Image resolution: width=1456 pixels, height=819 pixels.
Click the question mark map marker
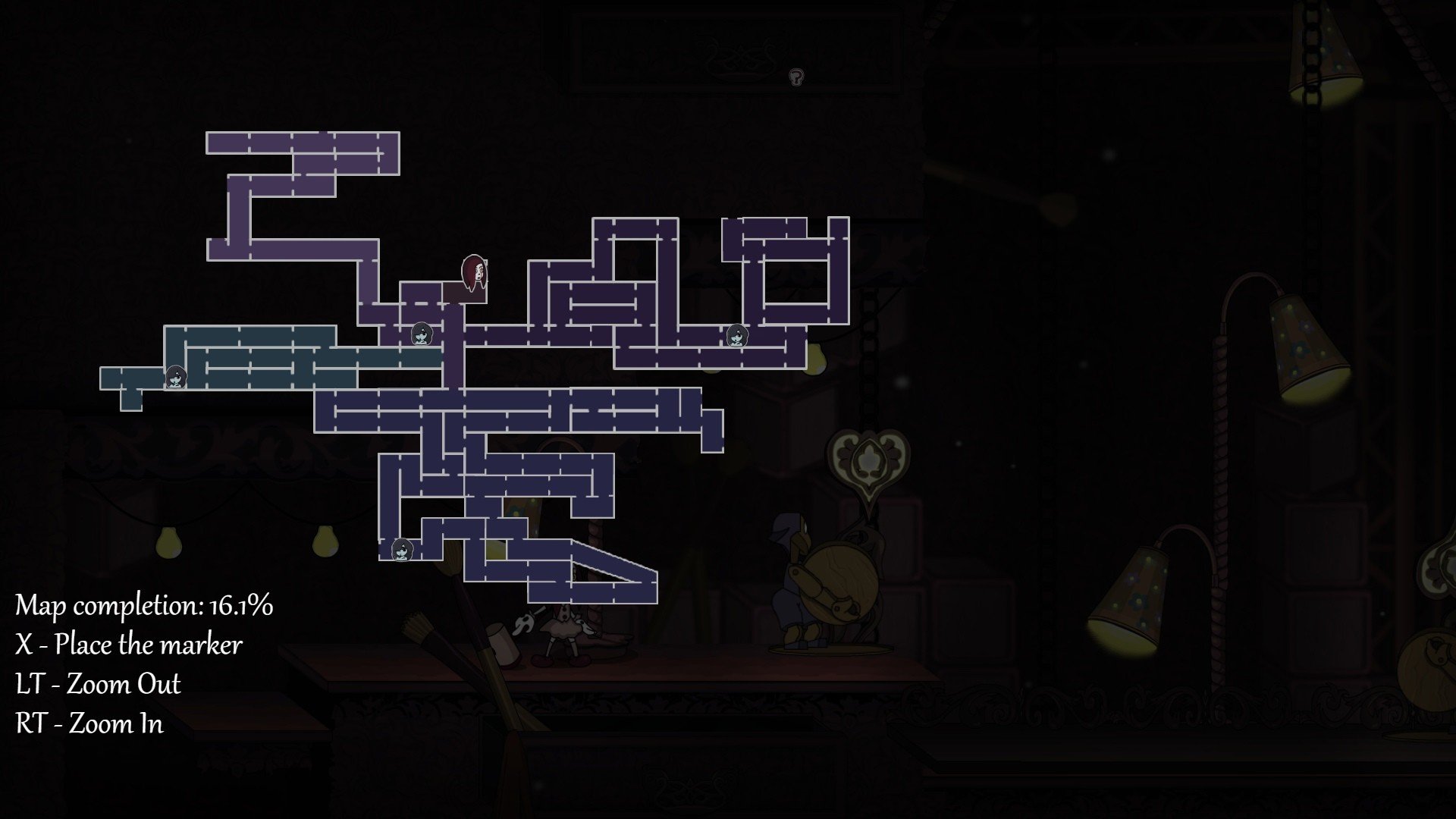[x=795, y=77]
